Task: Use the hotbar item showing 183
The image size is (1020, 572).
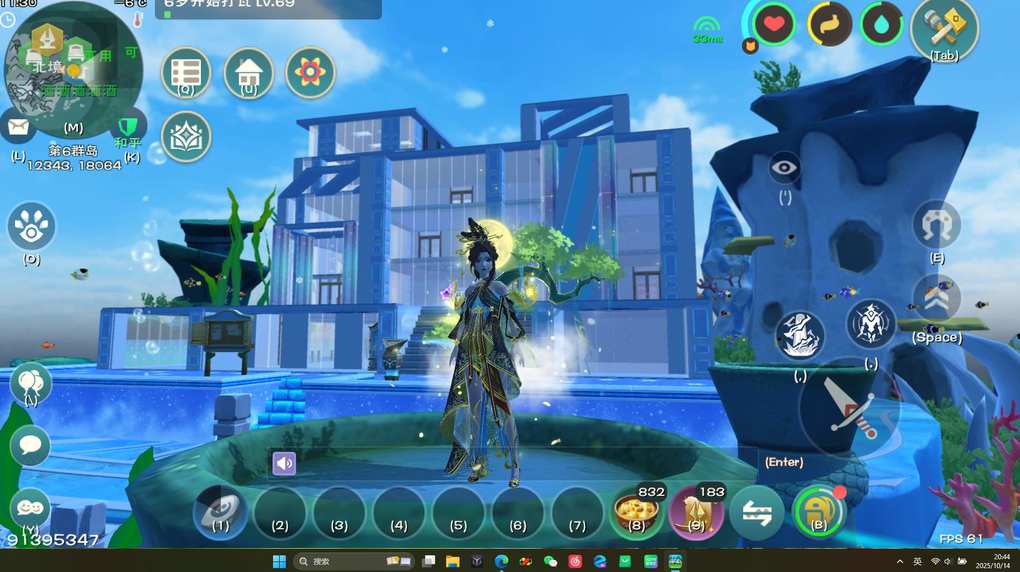Action: click(x=696, y=514)
